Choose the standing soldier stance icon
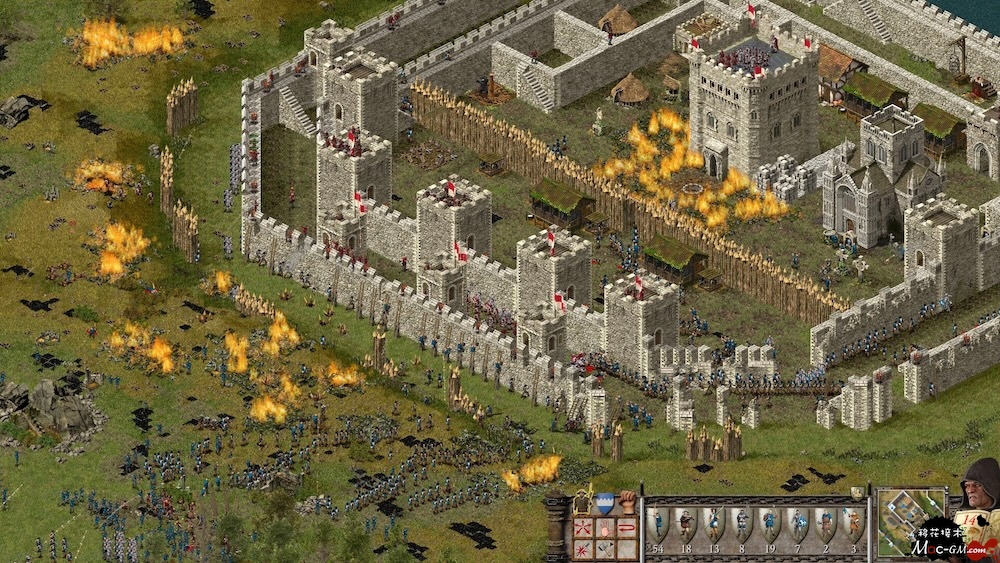 coord(582,502)
